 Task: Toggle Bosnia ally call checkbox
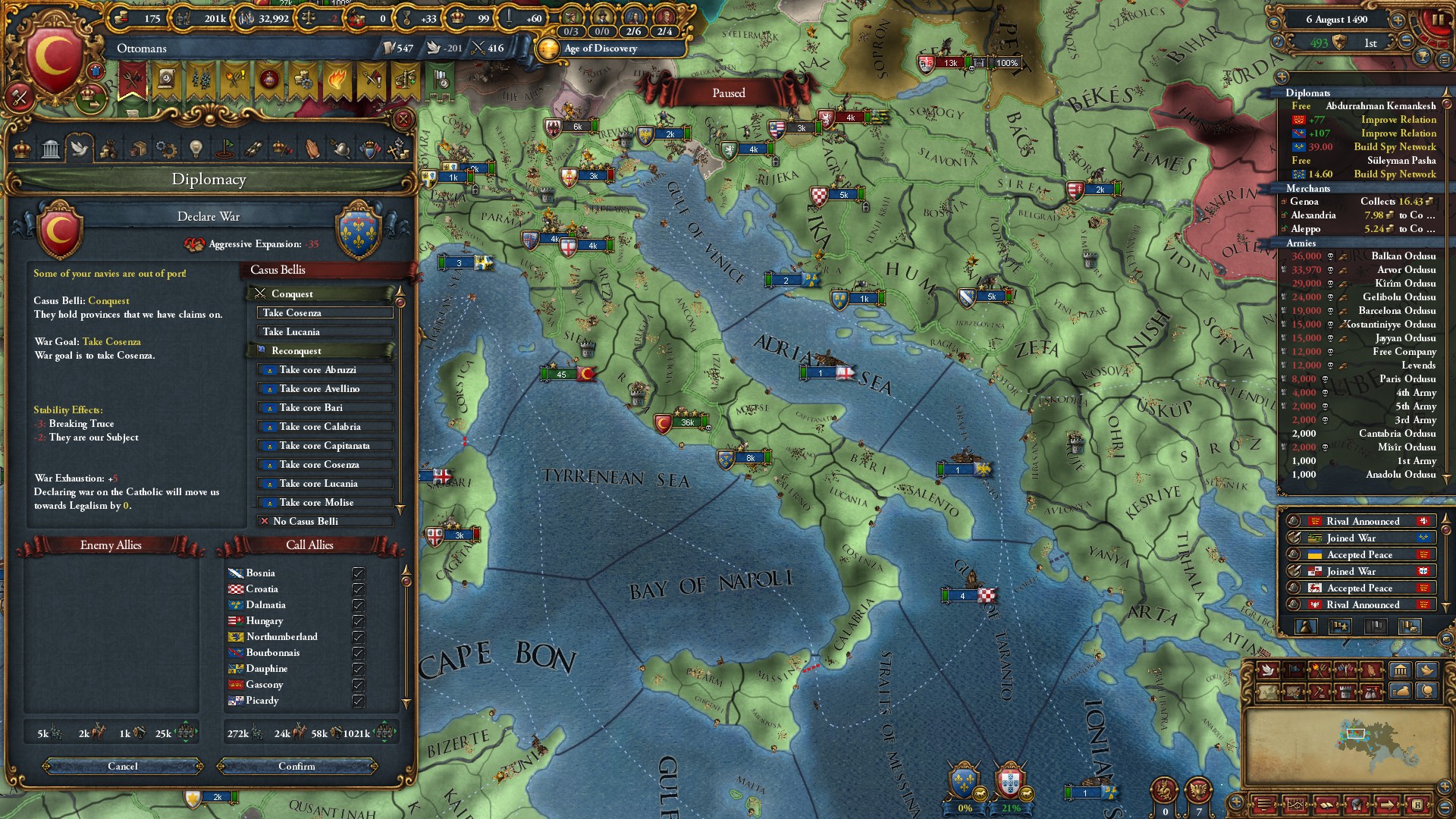click(x=358, y=573)
